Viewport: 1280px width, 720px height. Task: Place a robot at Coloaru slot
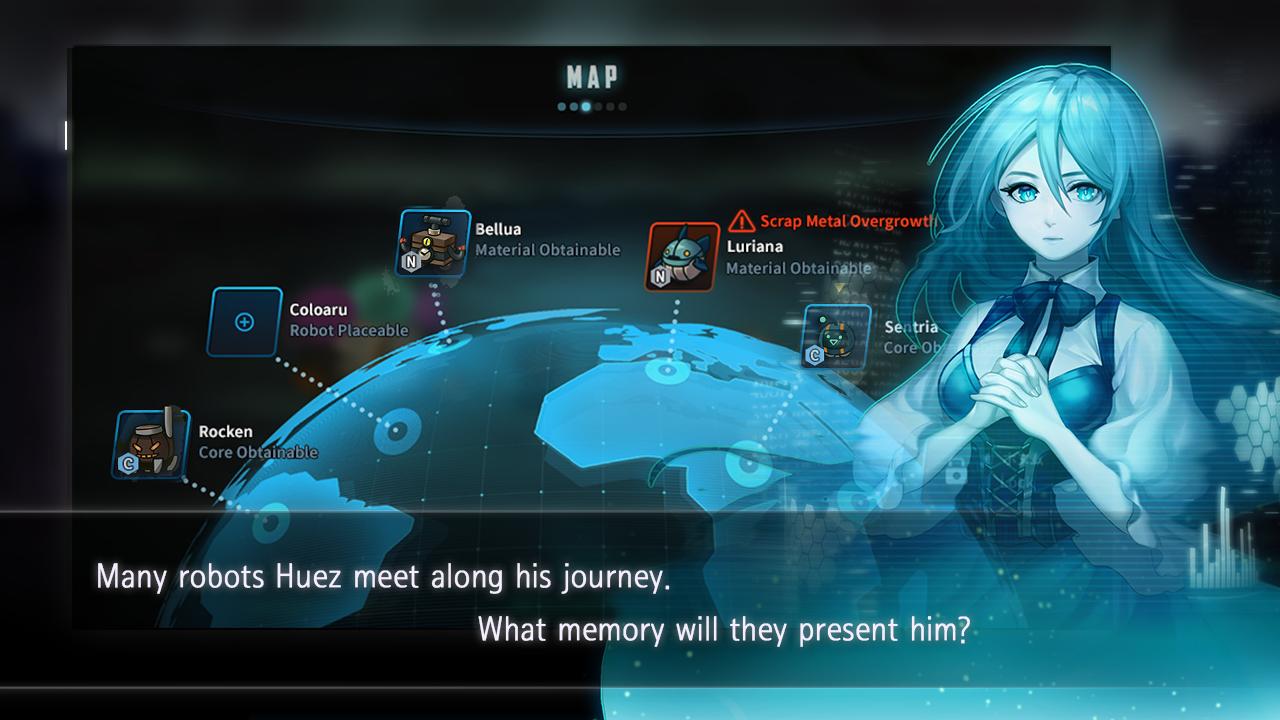click(245, 322)
